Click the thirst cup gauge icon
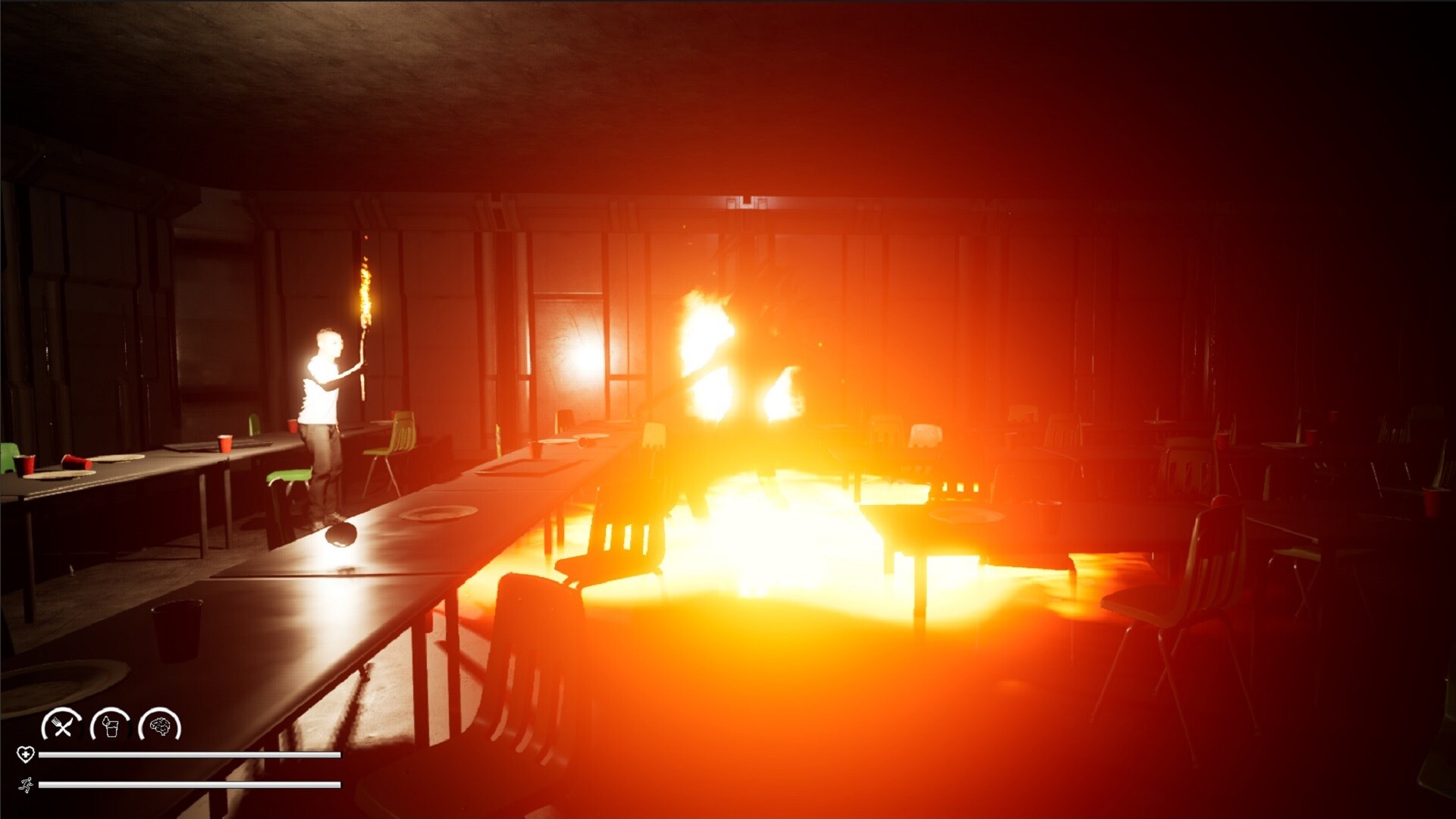1456x819 pixels. [x=111, y=726]
